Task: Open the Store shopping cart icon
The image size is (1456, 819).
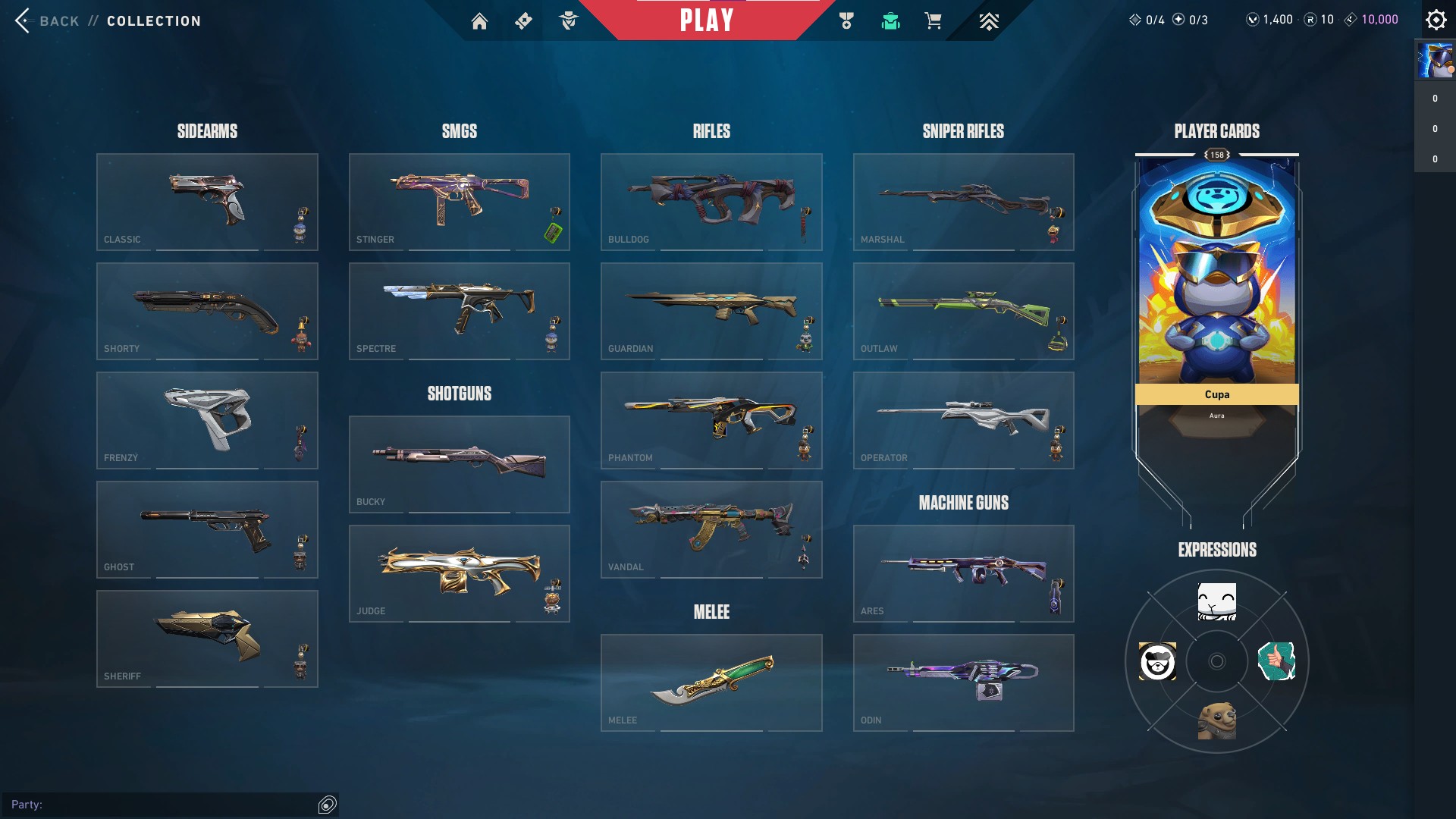Action: (x=934, y=21)
